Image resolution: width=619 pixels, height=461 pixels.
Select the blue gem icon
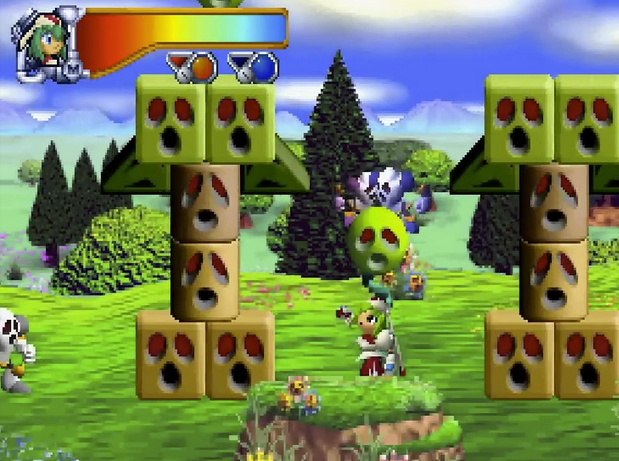pyautogui.click(x=261, y=68)
